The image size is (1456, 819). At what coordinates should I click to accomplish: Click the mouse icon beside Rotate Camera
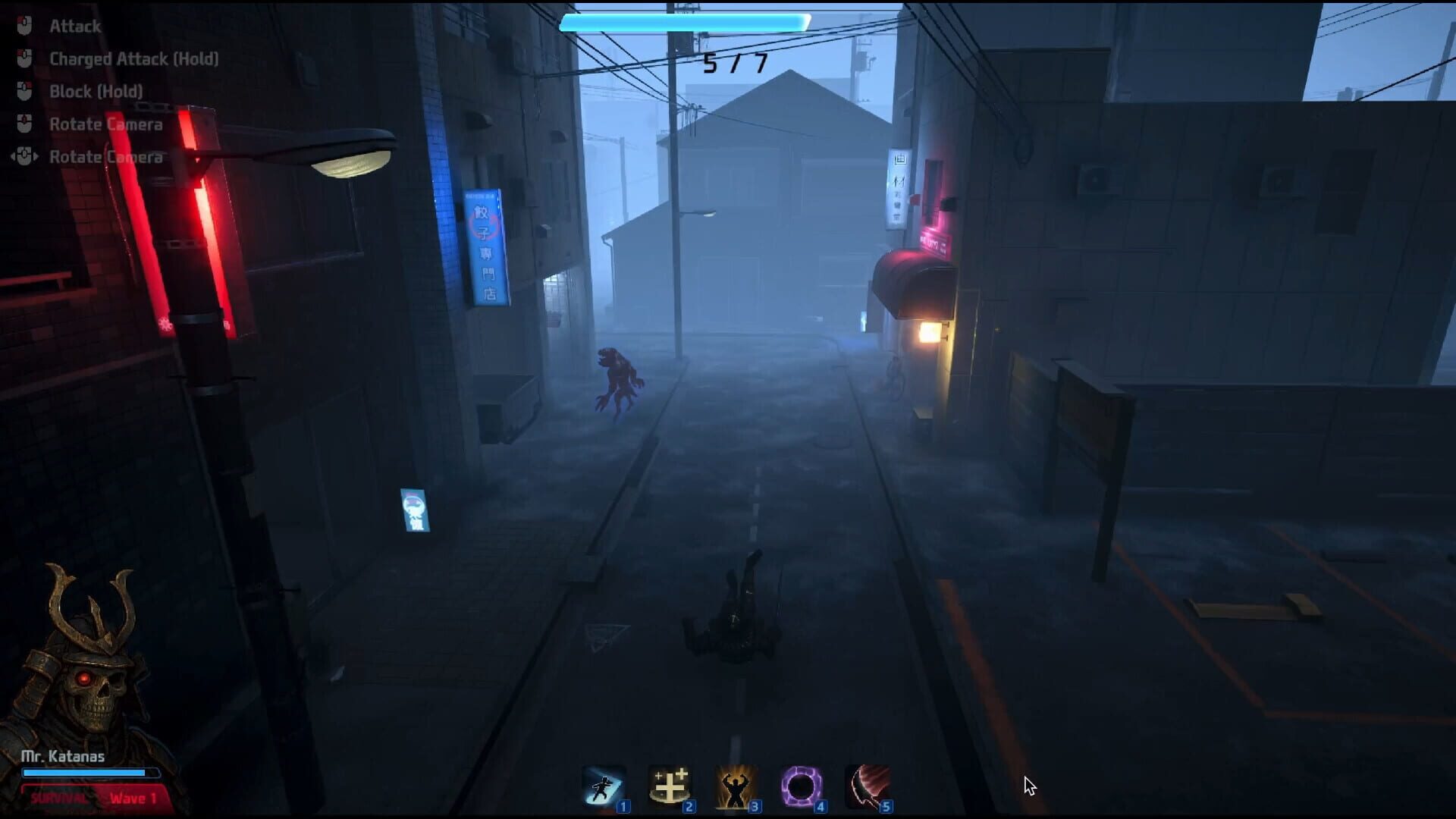pos(24,124)
